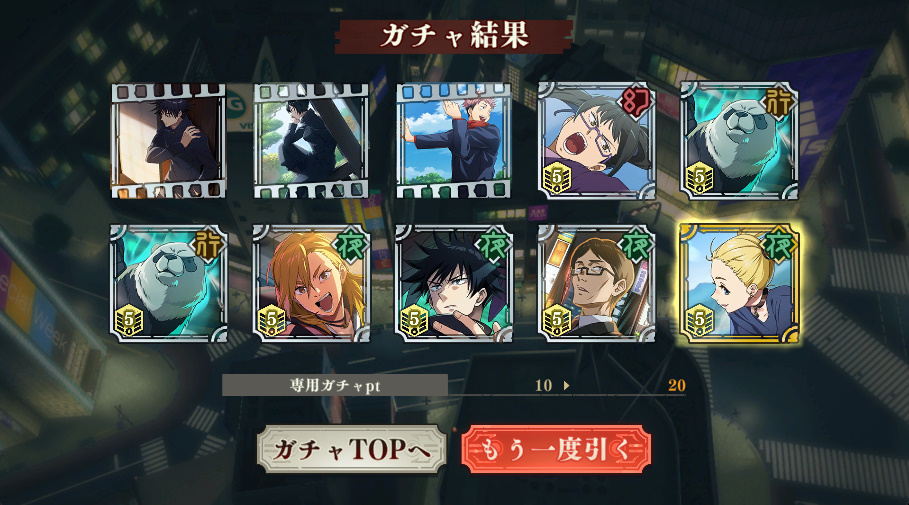Image resolution: width=909 pixels, height=505 pixels.
Task: View the orange-haired laughing girl card
Action: [x=311, y=283]
